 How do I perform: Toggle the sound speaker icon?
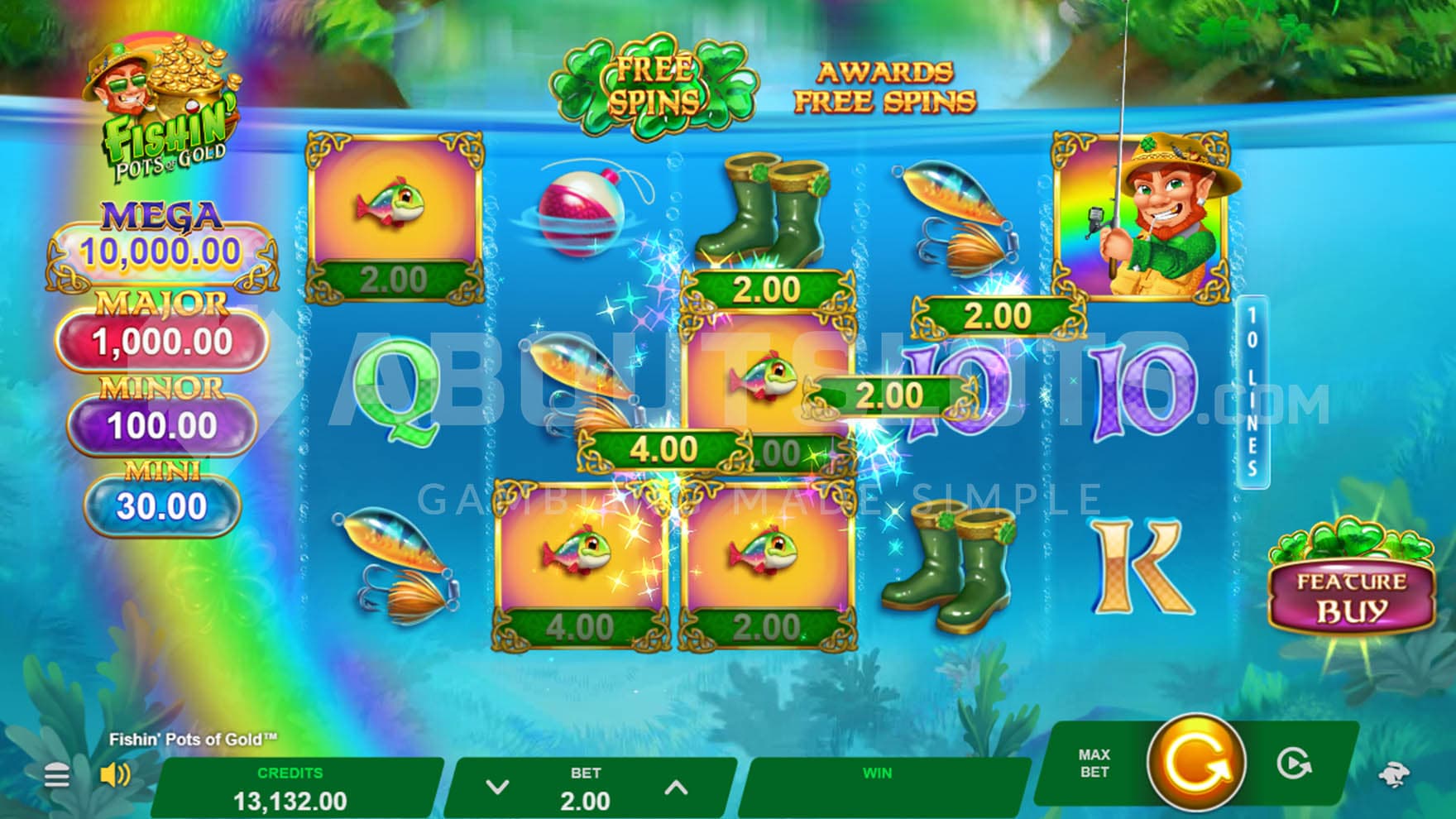115,775
